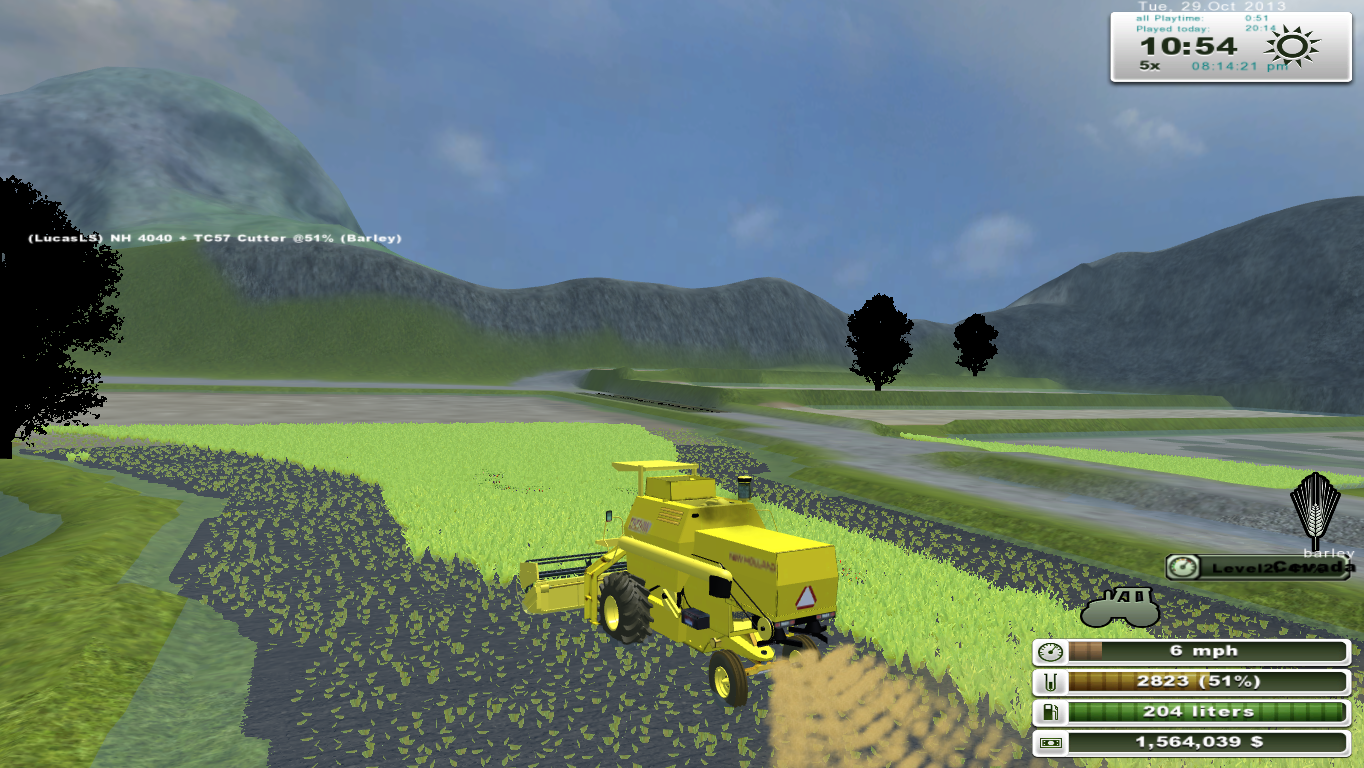
Task: Click the fuel pump icon
Action: click(x=1053, y=711)
